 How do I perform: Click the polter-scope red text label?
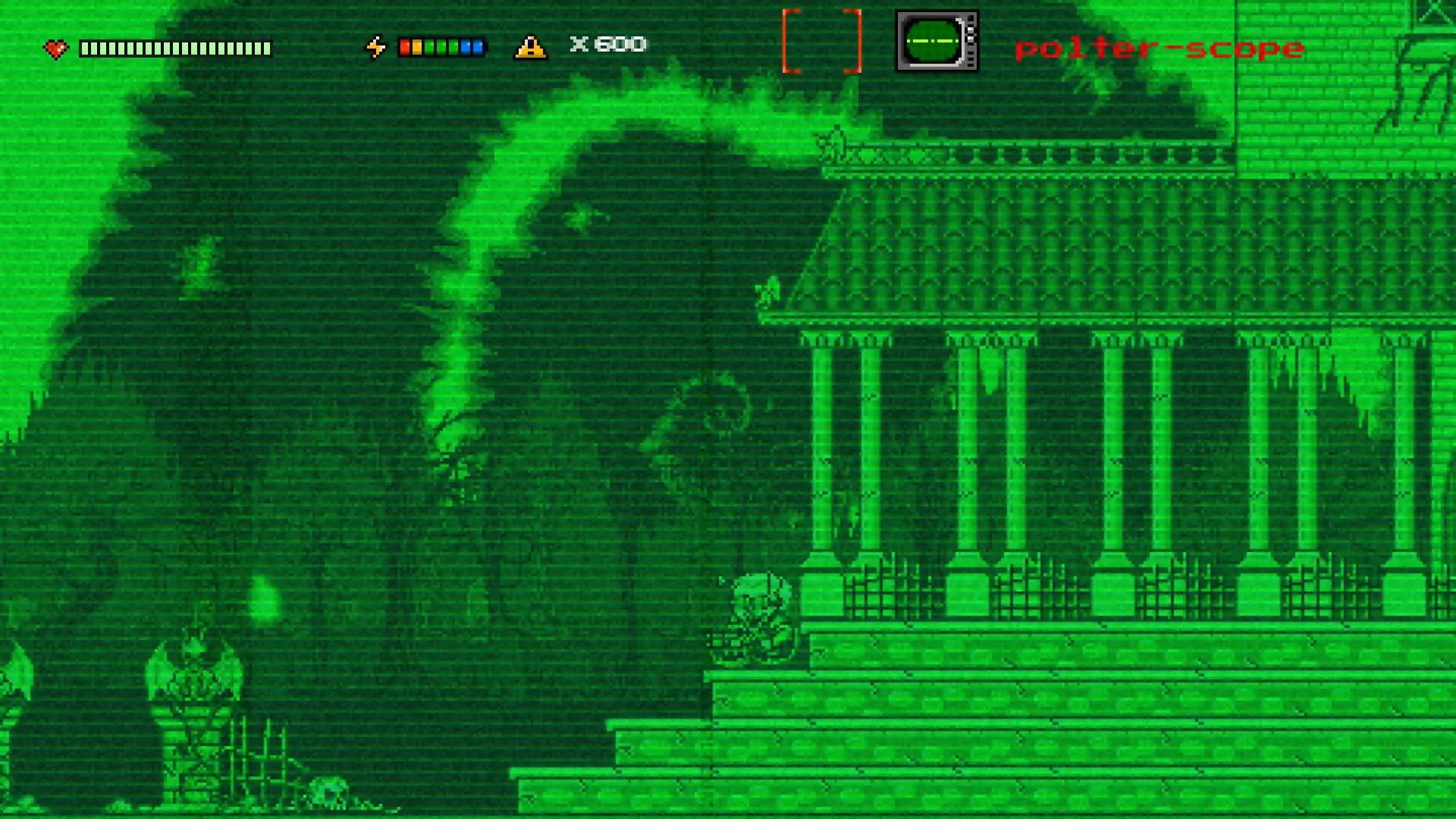(1160, 49)
